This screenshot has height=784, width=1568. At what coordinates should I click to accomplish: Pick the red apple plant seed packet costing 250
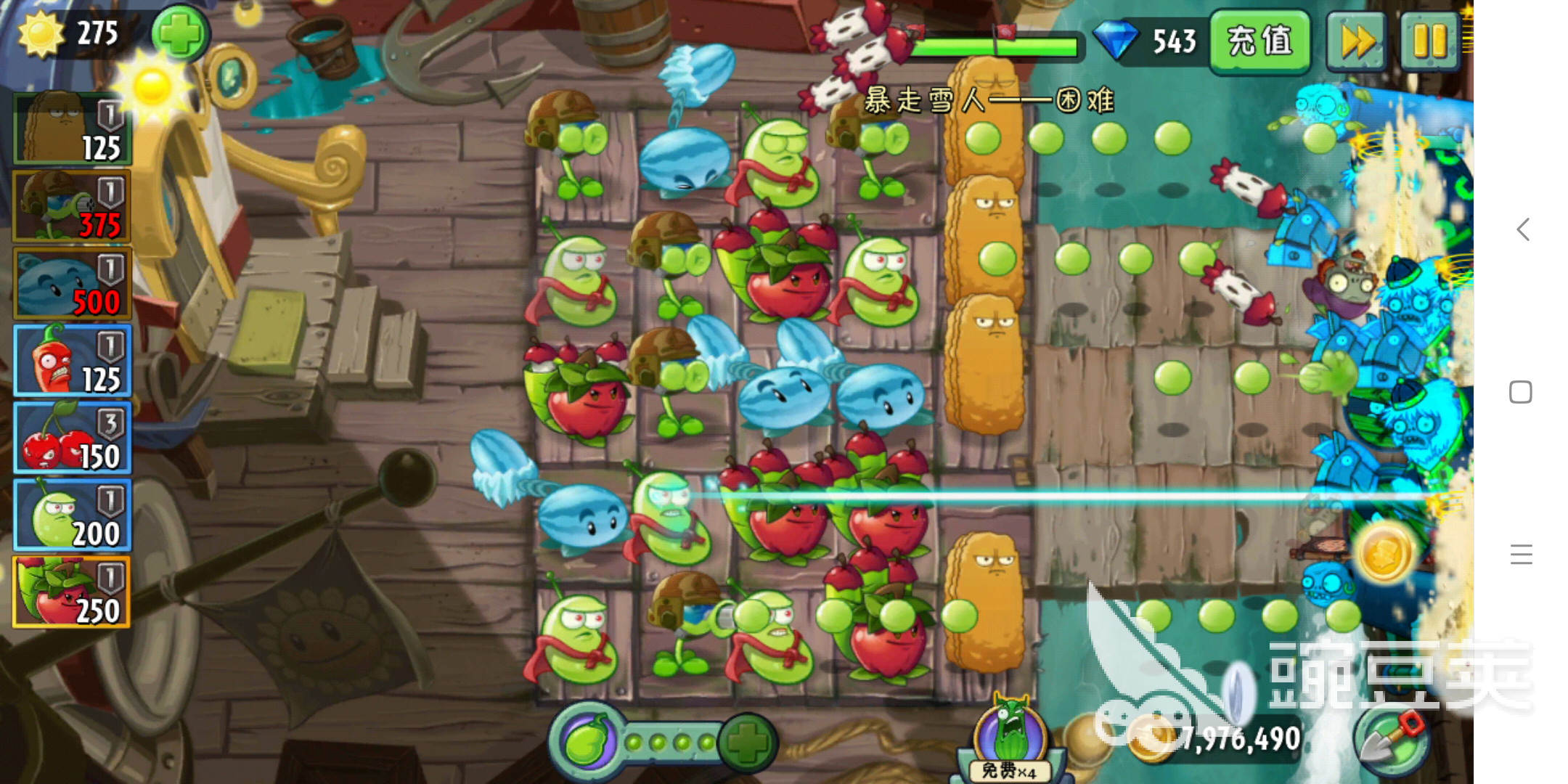[x=72, y=592]
